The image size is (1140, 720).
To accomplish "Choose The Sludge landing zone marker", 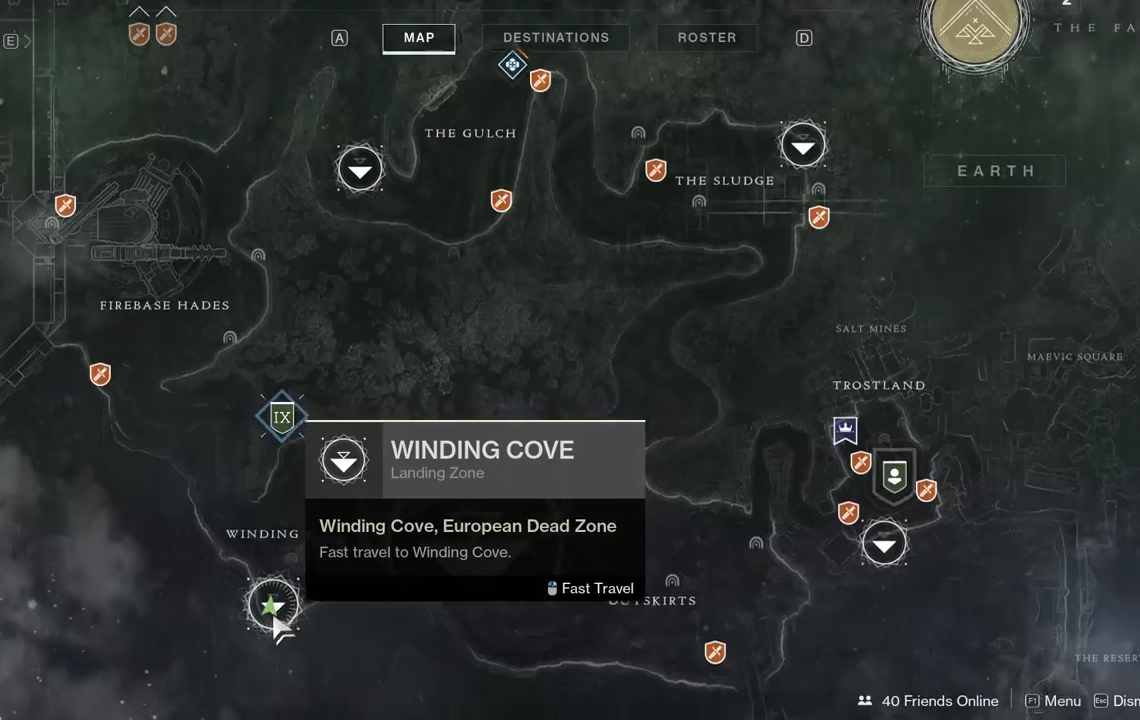I will (x=802, y=146).
